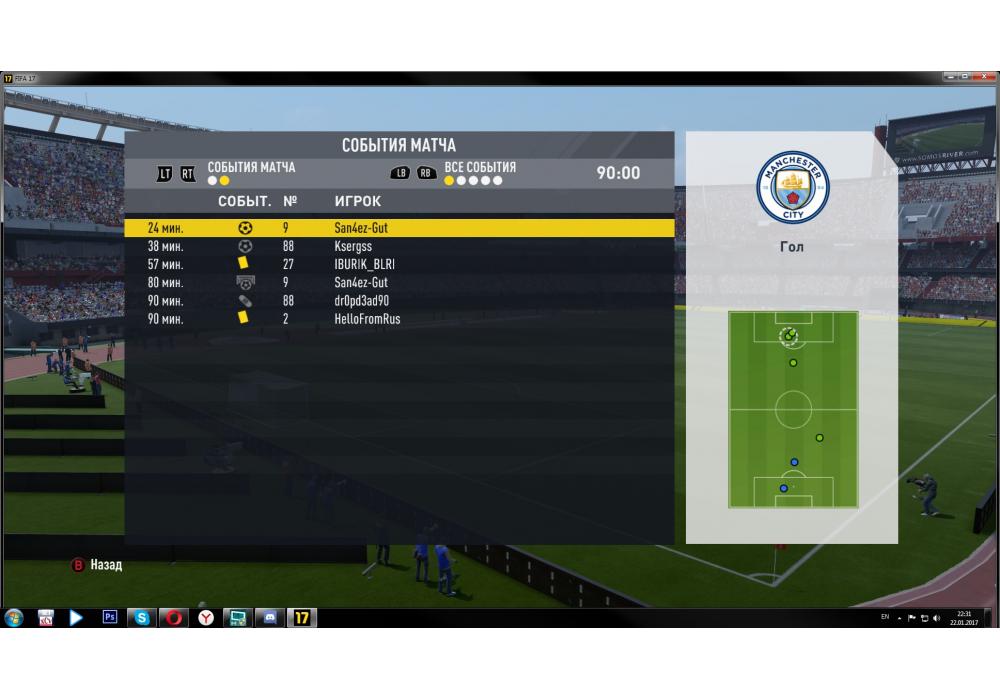Switch to the ВСЕ СОБЫТИЯ filter tab

pos(480,168)
